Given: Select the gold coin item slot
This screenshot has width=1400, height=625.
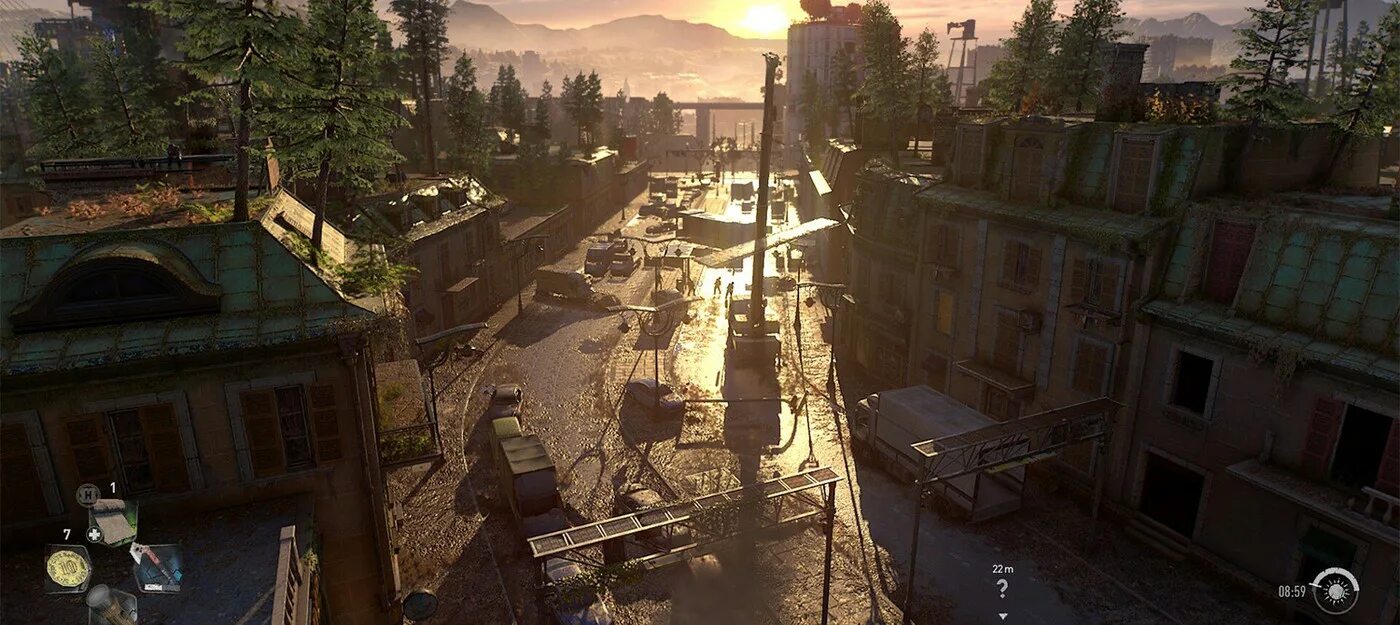Looking at the screenshot, I should tap(68, 568).
